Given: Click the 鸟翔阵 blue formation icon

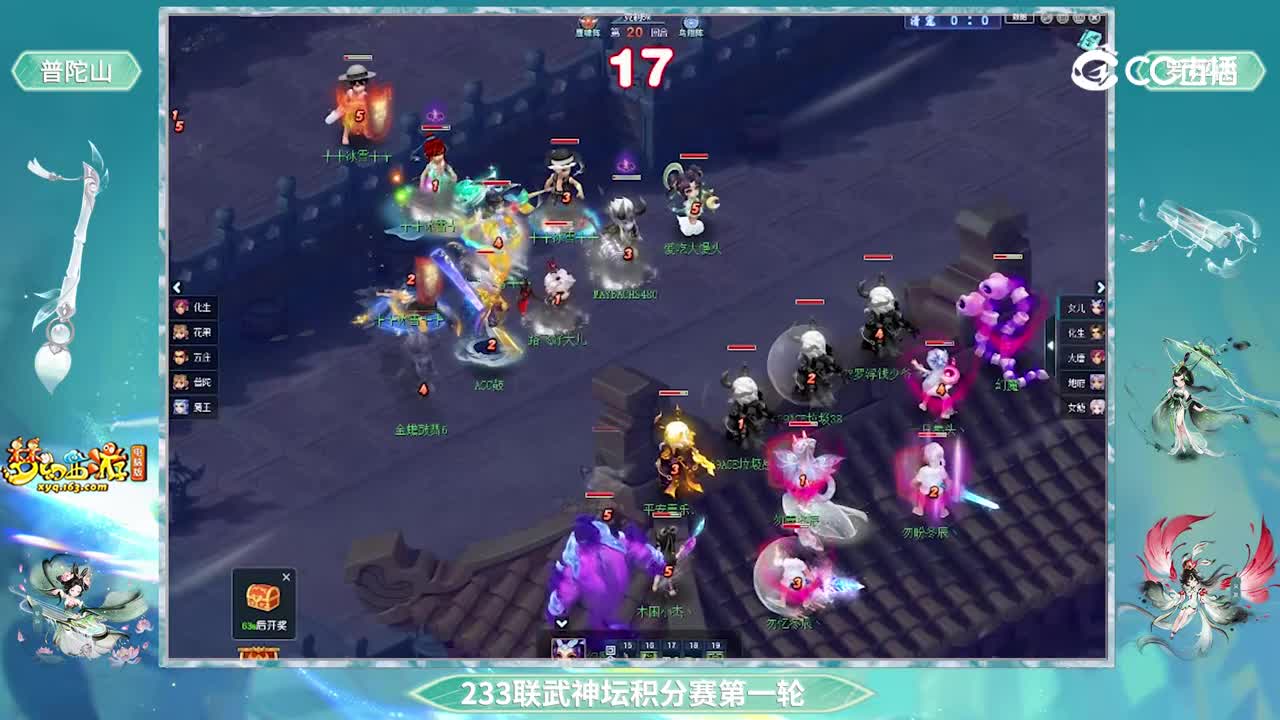Looking at the screenshot, I should 691,23.
